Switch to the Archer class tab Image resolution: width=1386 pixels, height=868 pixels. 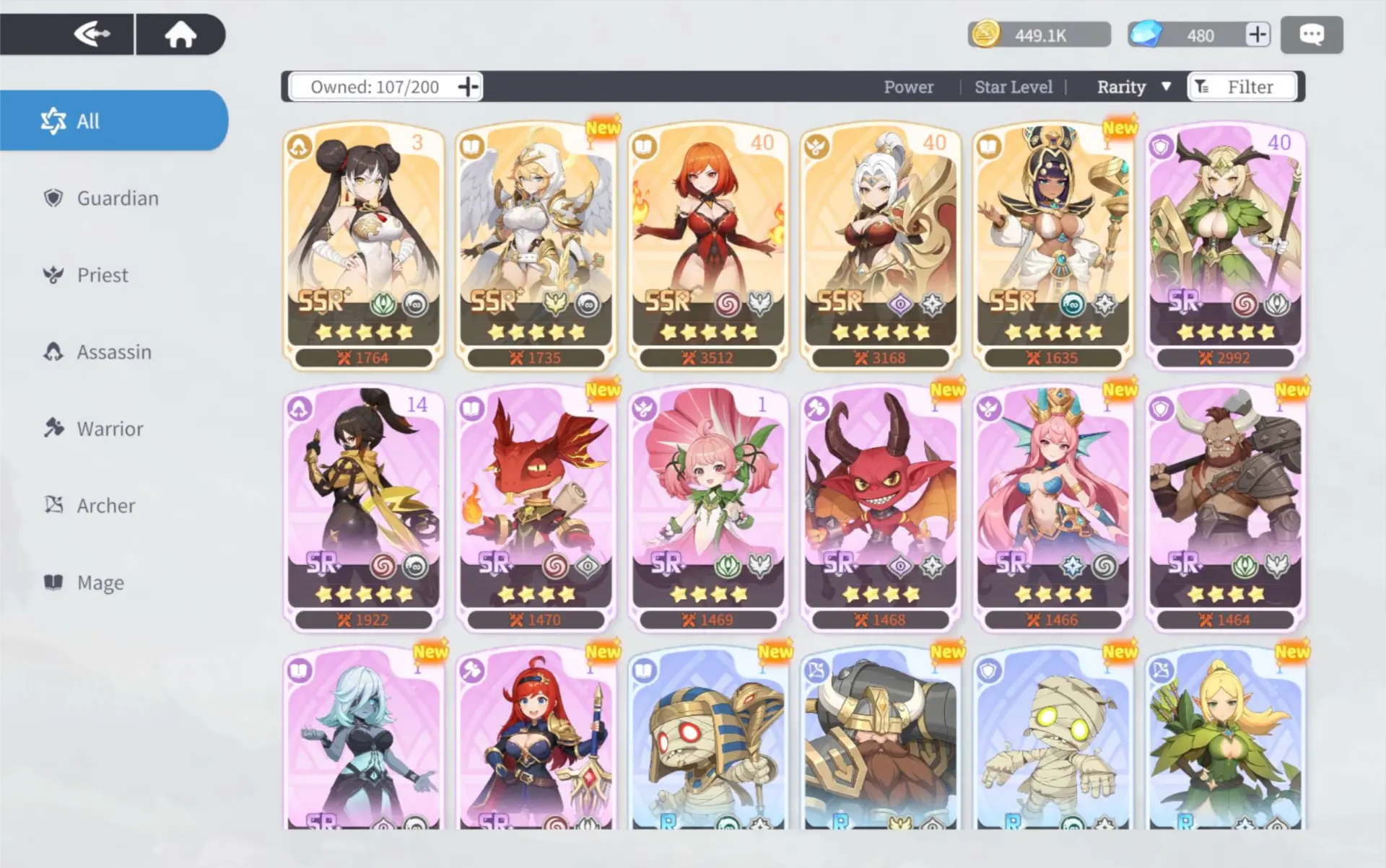(105, 506)
